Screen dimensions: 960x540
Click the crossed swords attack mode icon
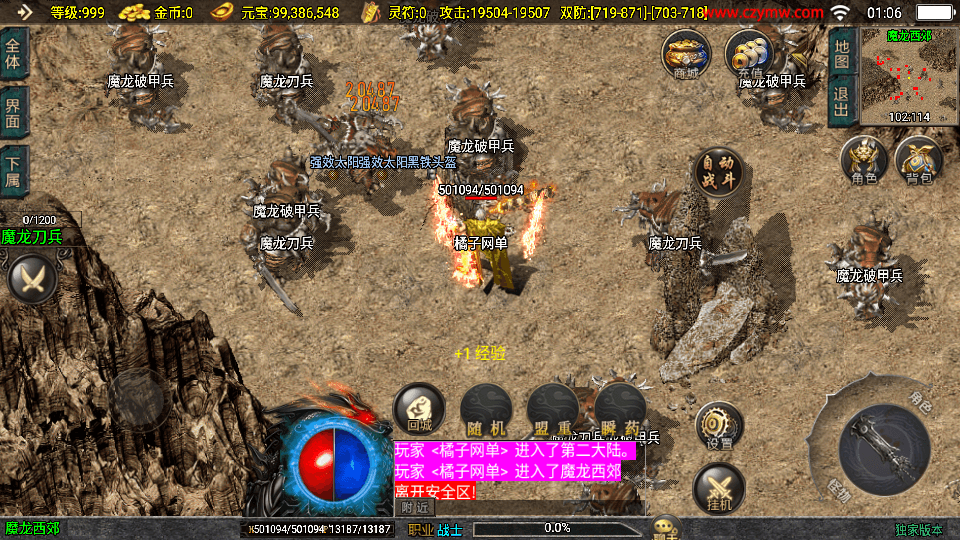[x=32, y=278]
